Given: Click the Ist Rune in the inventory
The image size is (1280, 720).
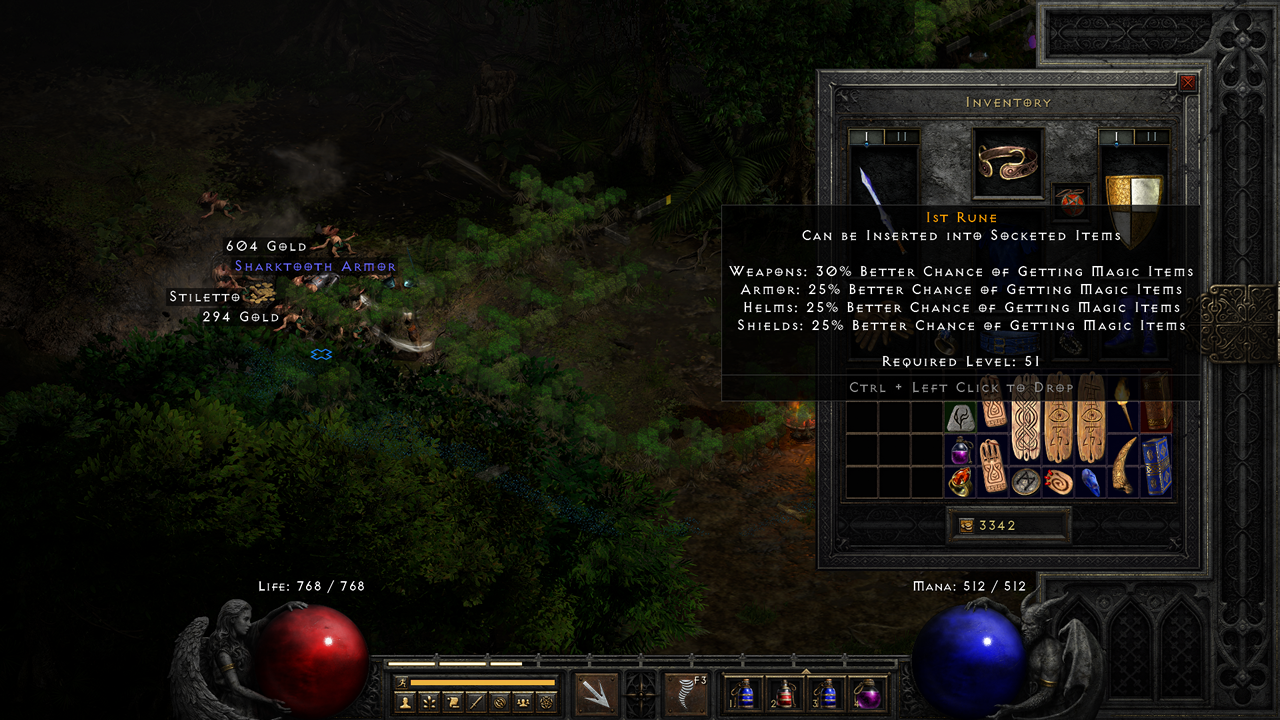Looking at the screenshot, I should click(959, 418).
